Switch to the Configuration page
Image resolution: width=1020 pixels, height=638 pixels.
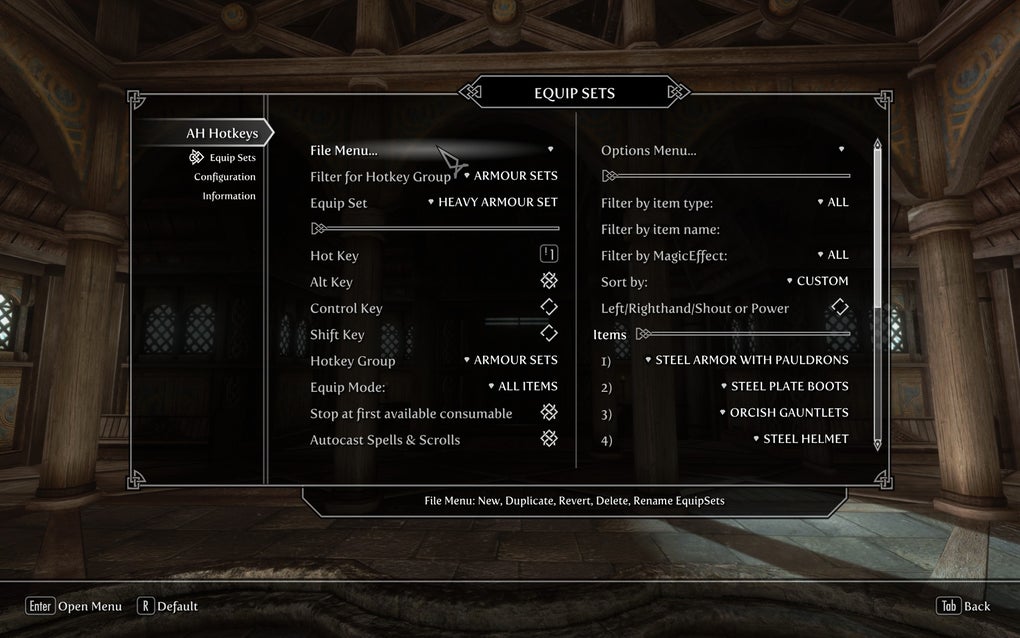(x=225, y=177)
